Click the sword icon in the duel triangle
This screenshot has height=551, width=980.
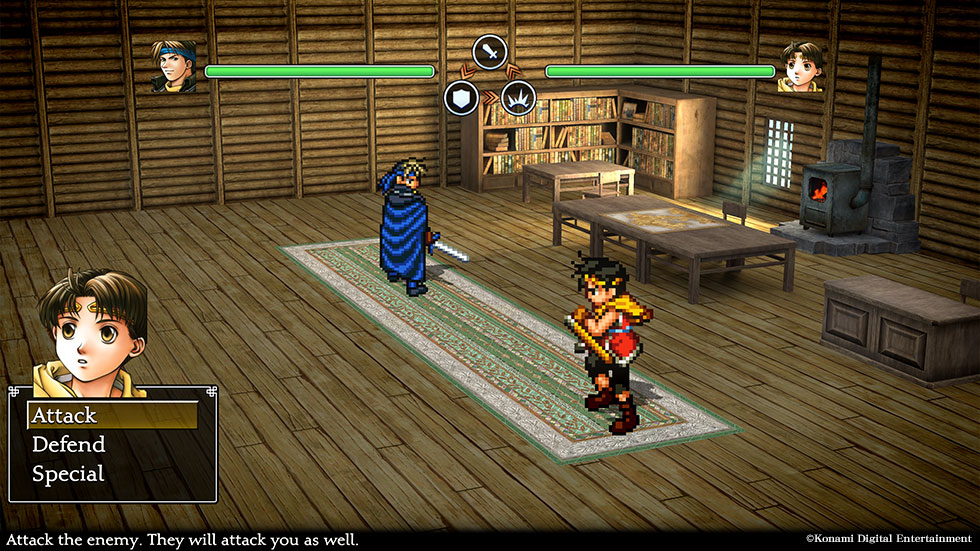pos(490,51)
